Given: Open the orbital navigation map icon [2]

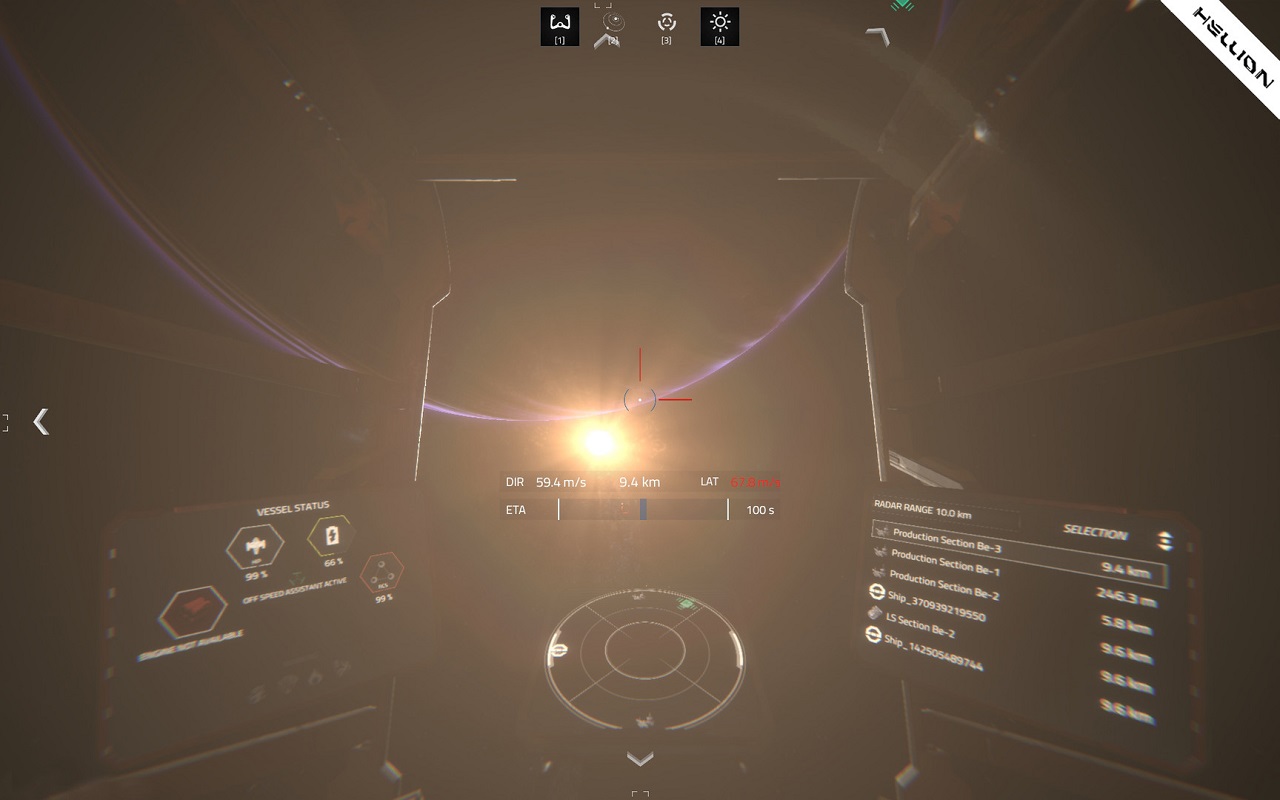Looking at the screenshot, I should [x=613, y=26].
